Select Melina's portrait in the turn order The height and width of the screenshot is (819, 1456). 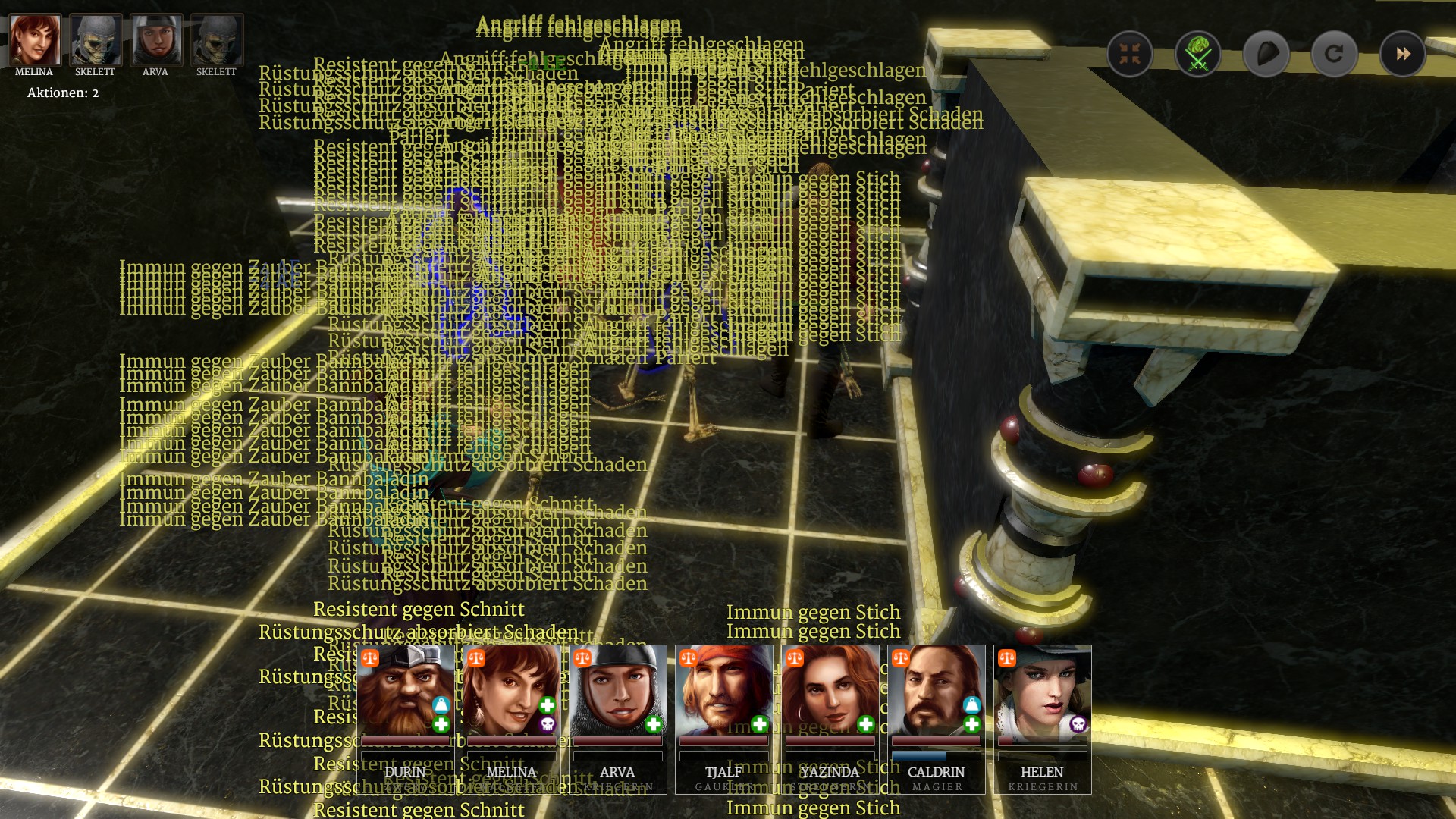point(35,41)
